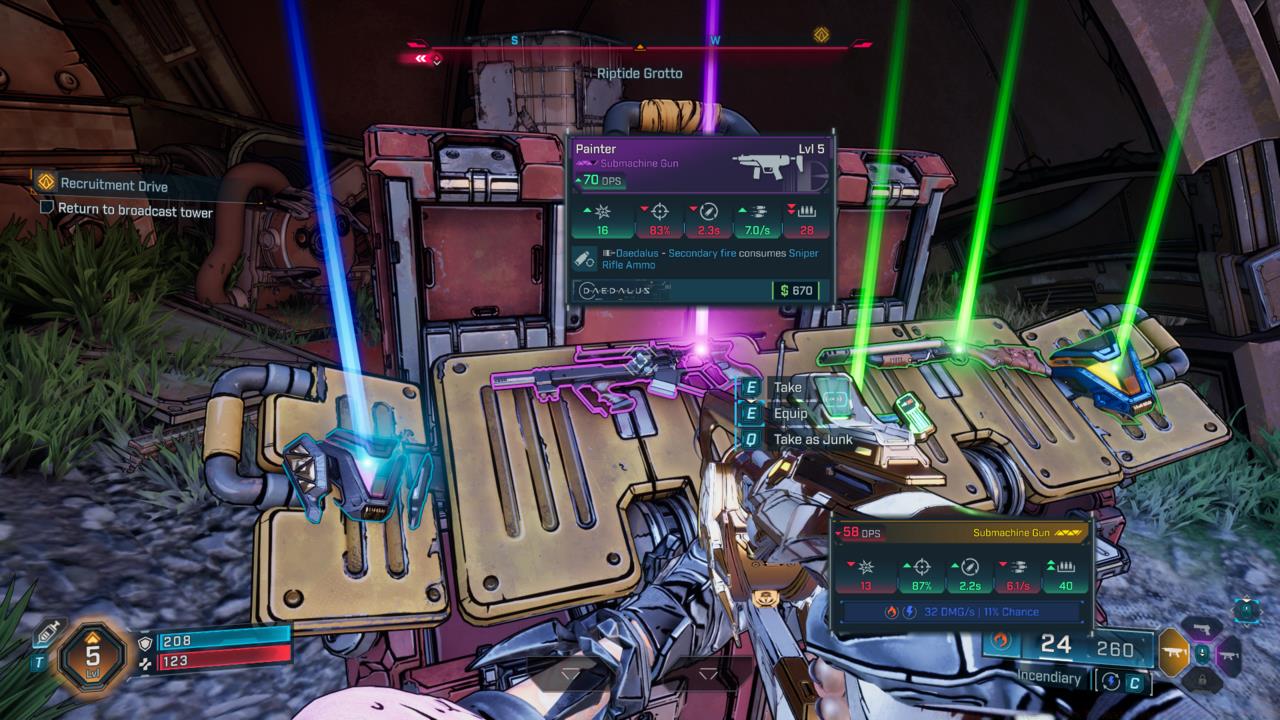Select the grenade icon in the weapon wheel
The width and height of the screenshot is (1280, 720).
[x=1202, y=654]
